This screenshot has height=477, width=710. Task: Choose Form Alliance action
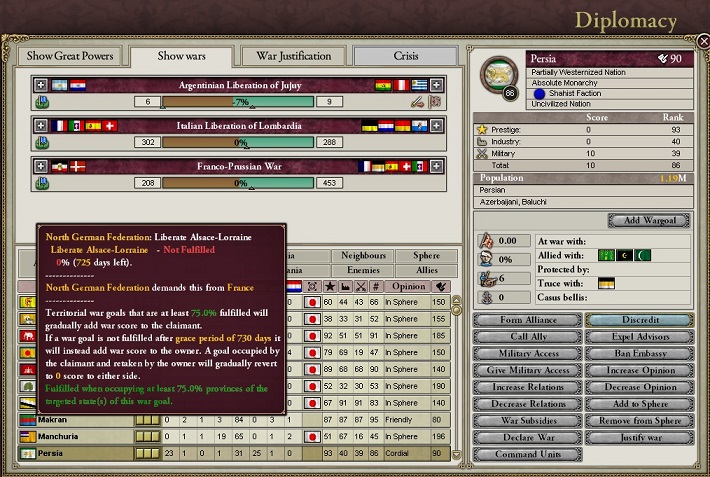pos(527,320)
